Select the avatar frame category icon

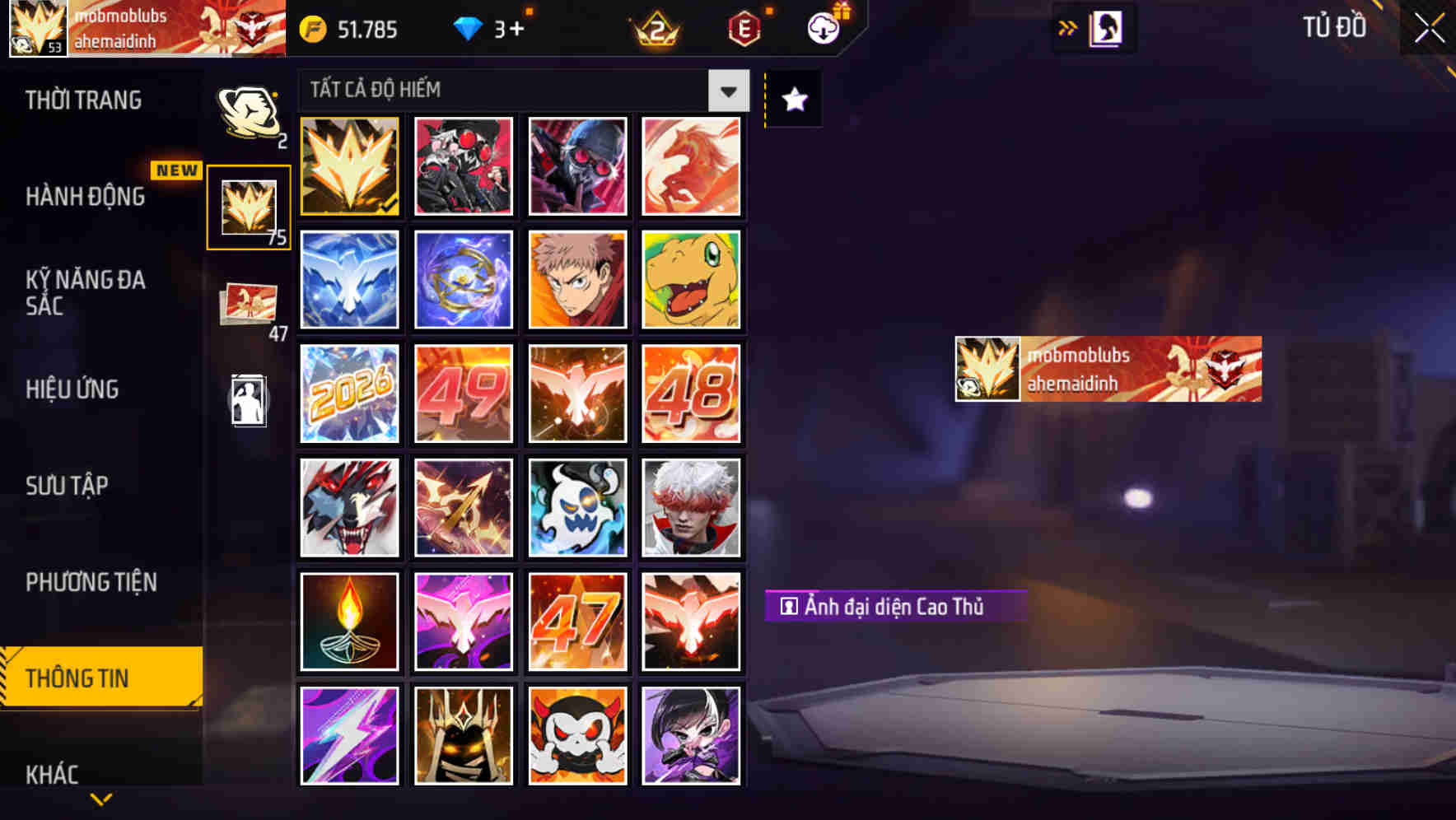click(x=250, y=205)
